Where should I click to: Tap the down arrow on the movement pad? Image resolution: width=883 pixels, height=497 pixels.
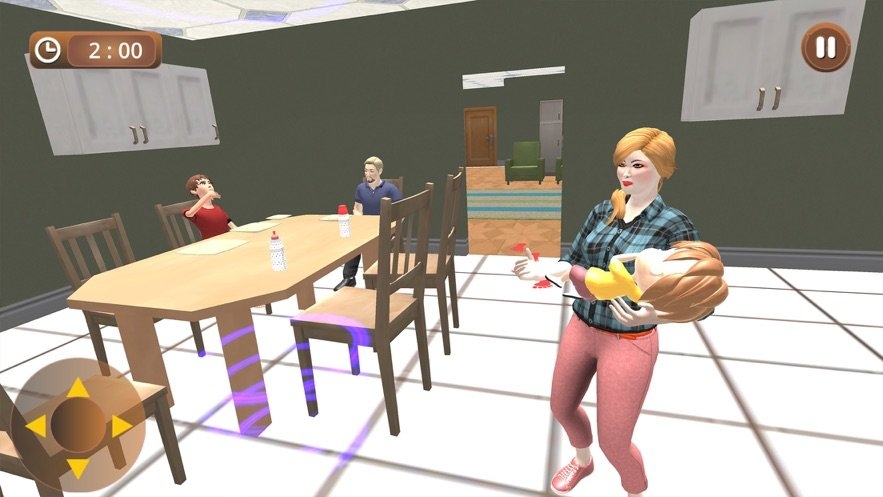click(x=78, y=467)
